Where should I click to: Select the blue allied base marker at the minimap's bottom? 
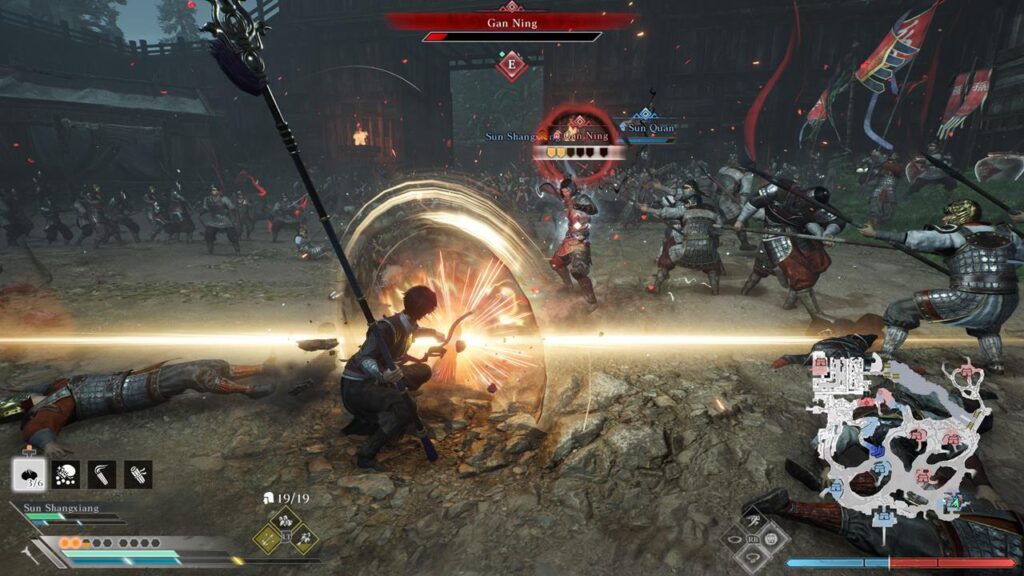click(883, 516)
